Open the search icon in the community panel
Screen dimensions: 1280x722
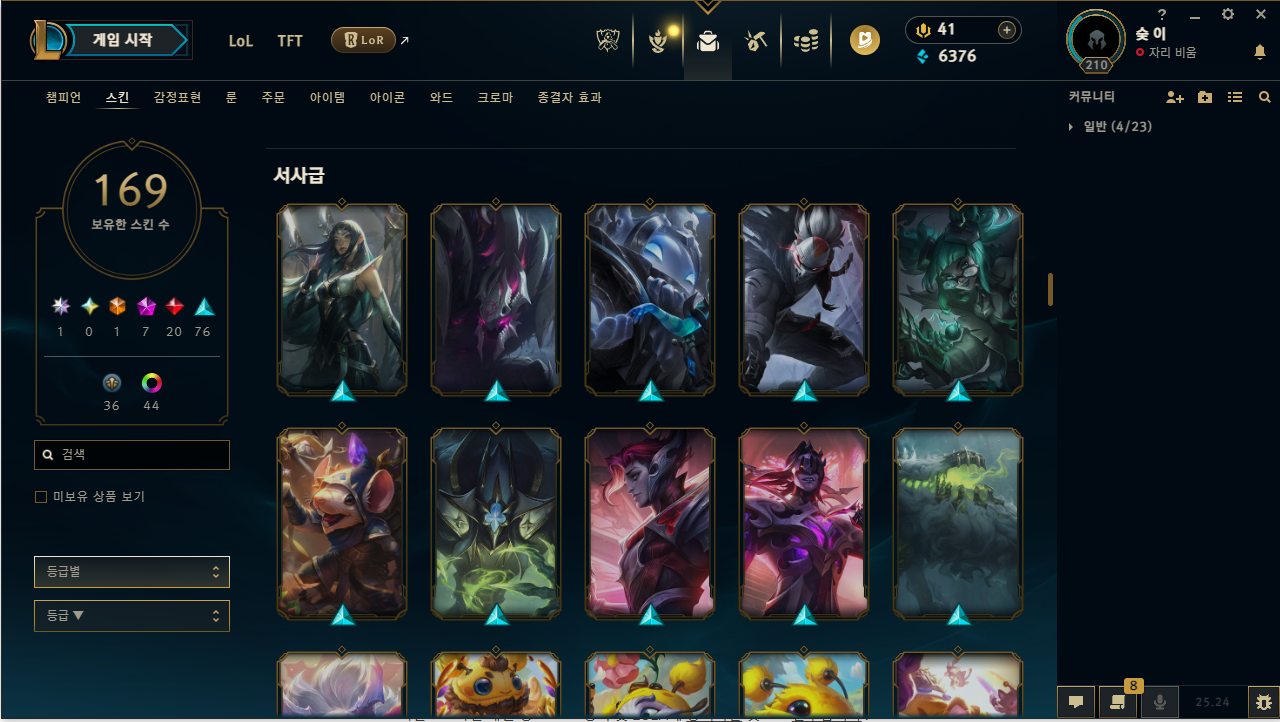1264,97
